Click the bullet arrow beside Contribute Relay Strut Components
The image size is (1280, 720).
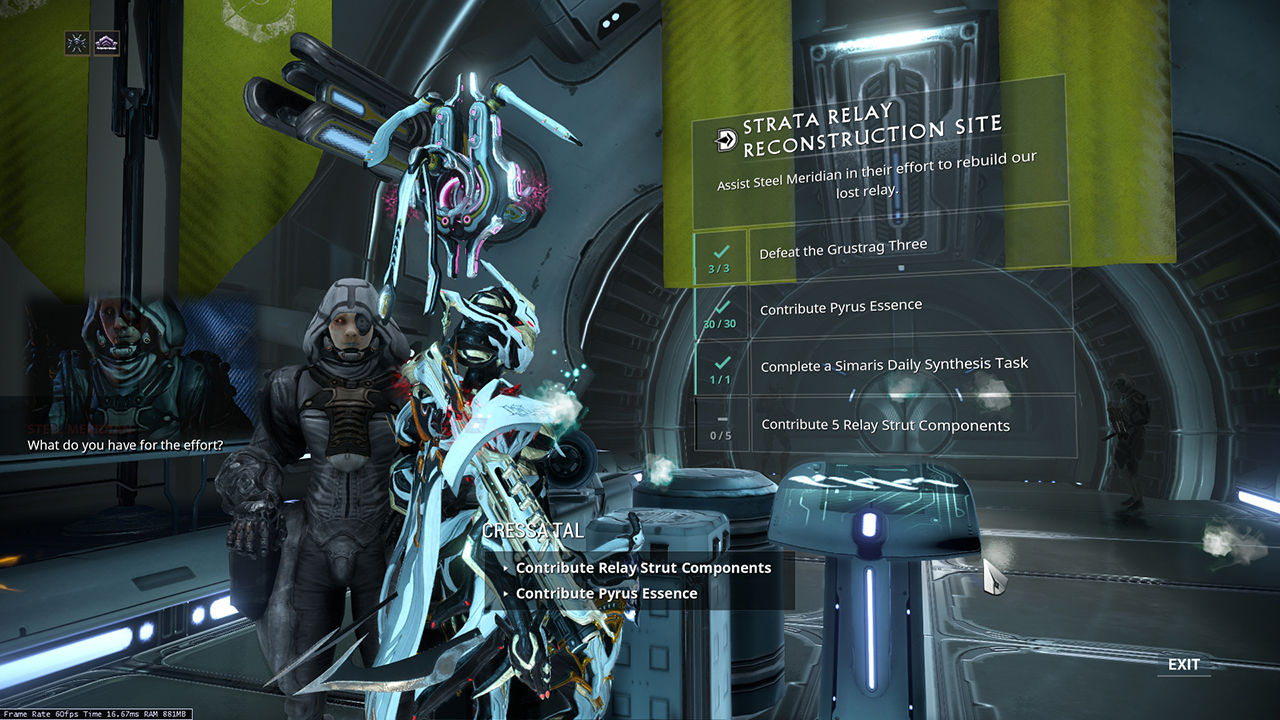505,567
